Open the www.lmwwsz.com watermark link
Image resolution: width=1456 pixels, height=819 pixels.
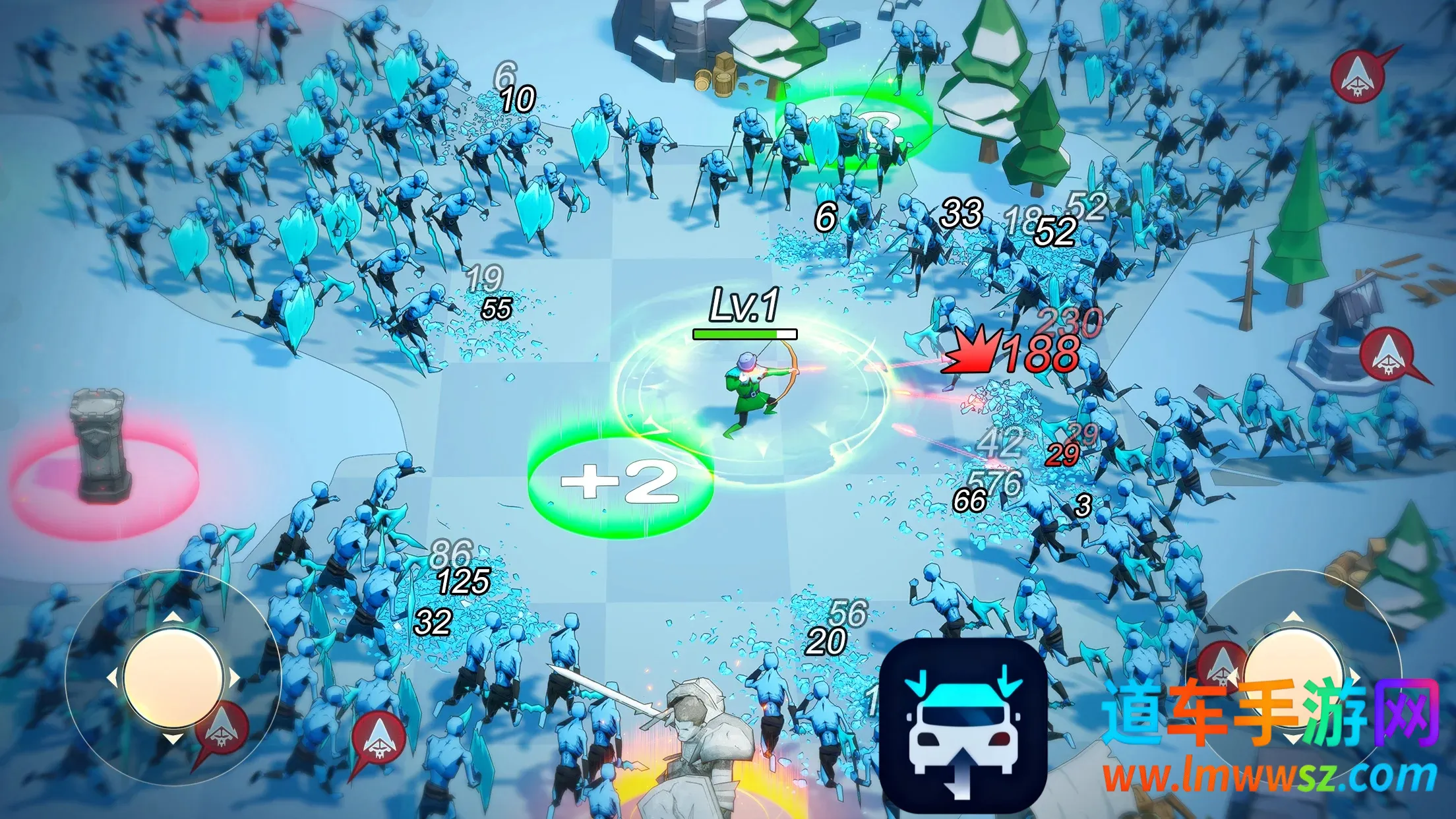click(x=1269, y=777)
